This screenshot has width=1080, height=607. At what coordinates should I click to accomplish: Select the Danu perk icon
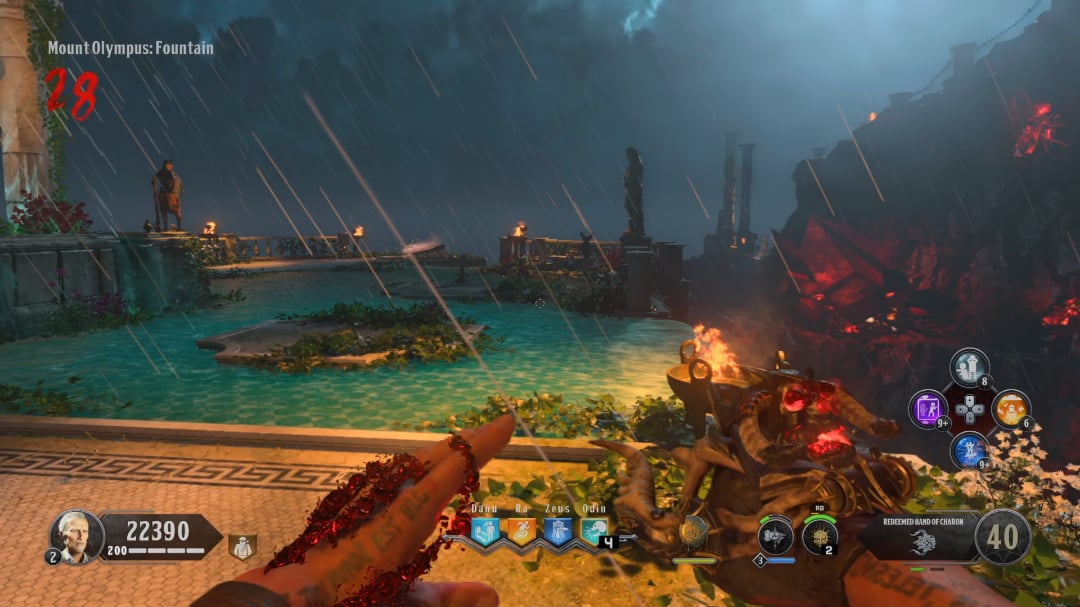pos(485,532)
